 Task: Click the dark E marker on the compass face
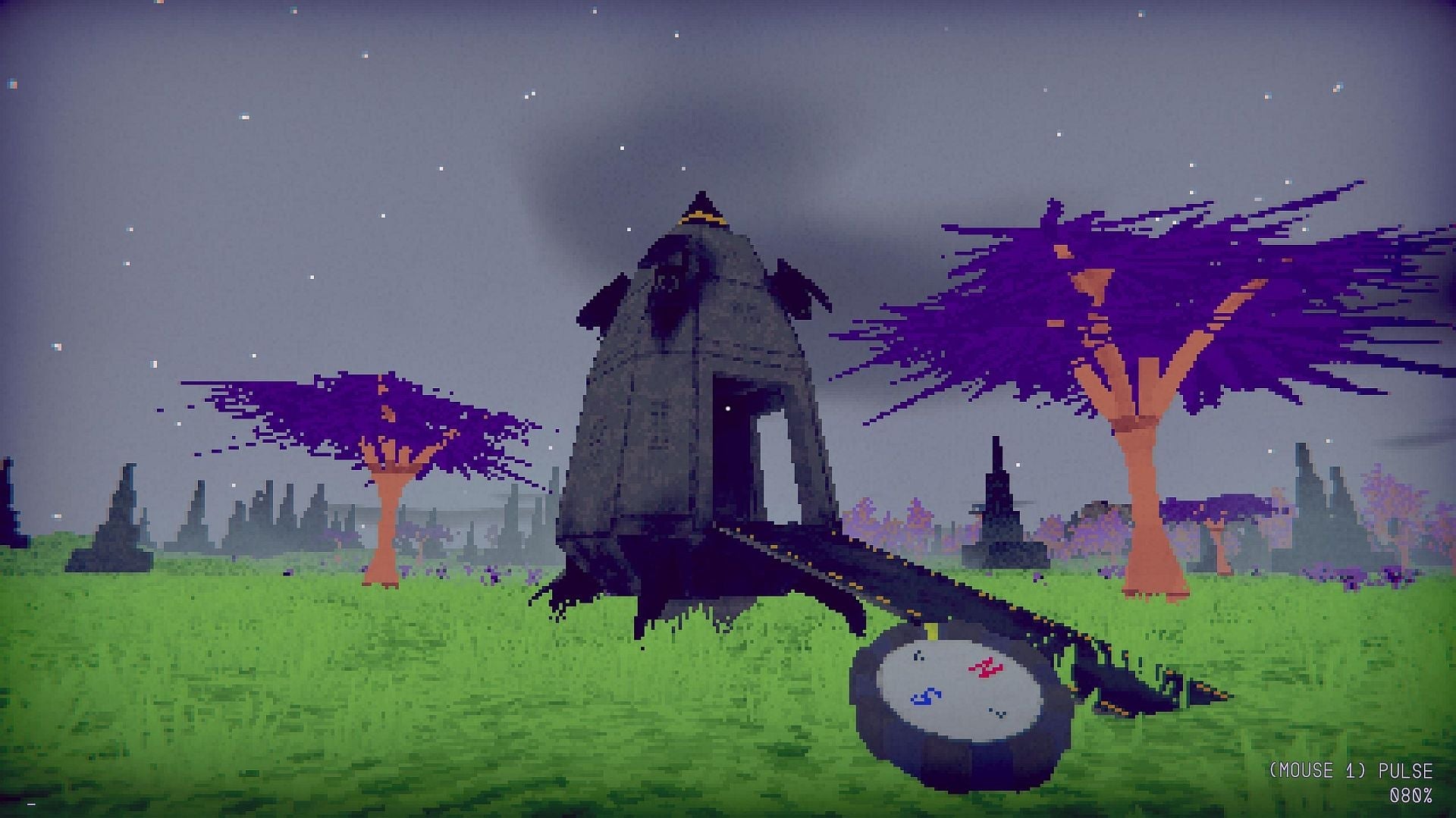tap(1000, 713)
